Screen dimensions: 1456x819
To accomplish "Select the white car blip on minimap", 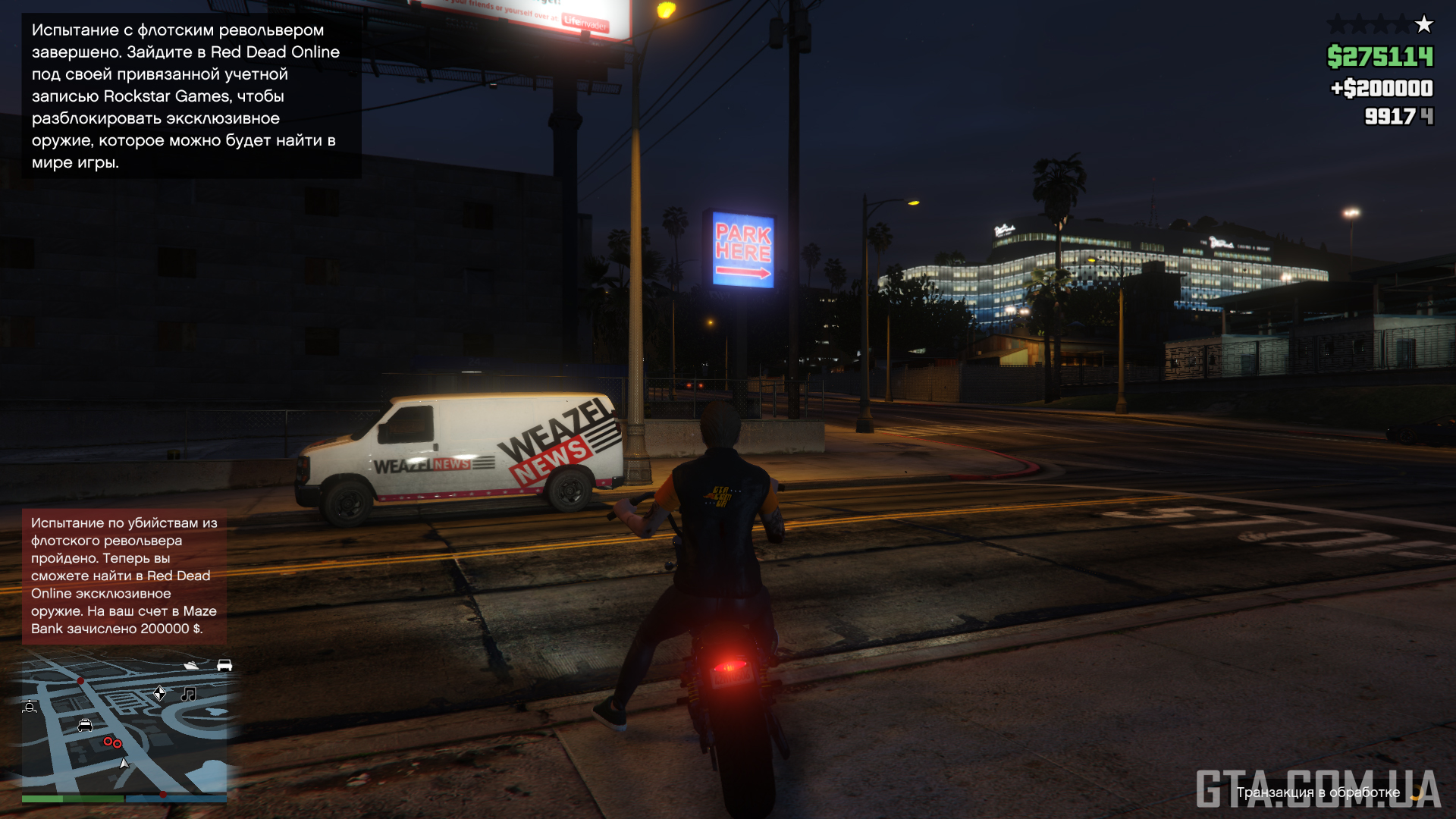I will 224,665.
